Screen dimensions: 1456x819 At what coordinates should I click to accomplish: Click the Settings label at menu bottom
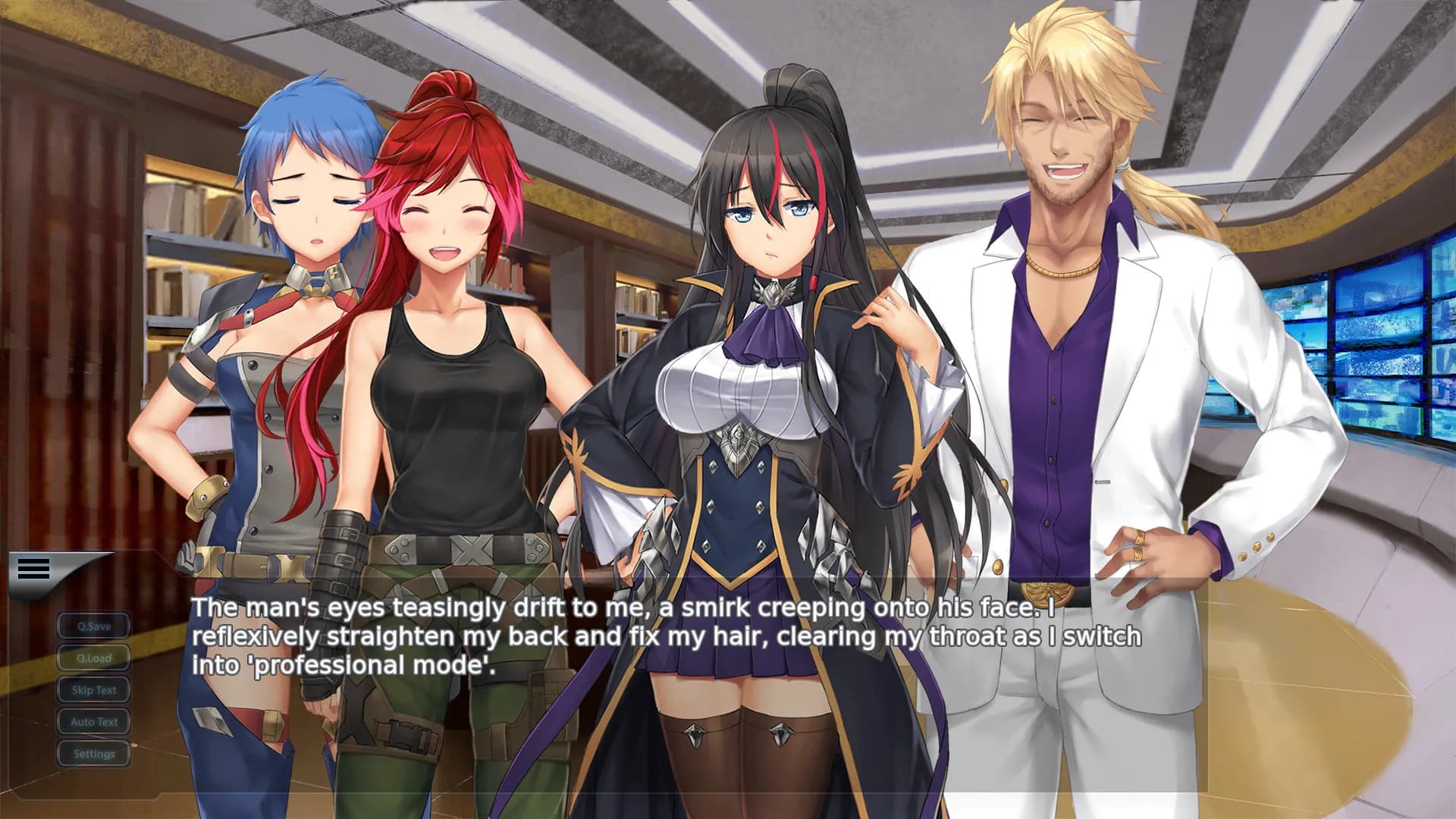(x=93, y=754)
